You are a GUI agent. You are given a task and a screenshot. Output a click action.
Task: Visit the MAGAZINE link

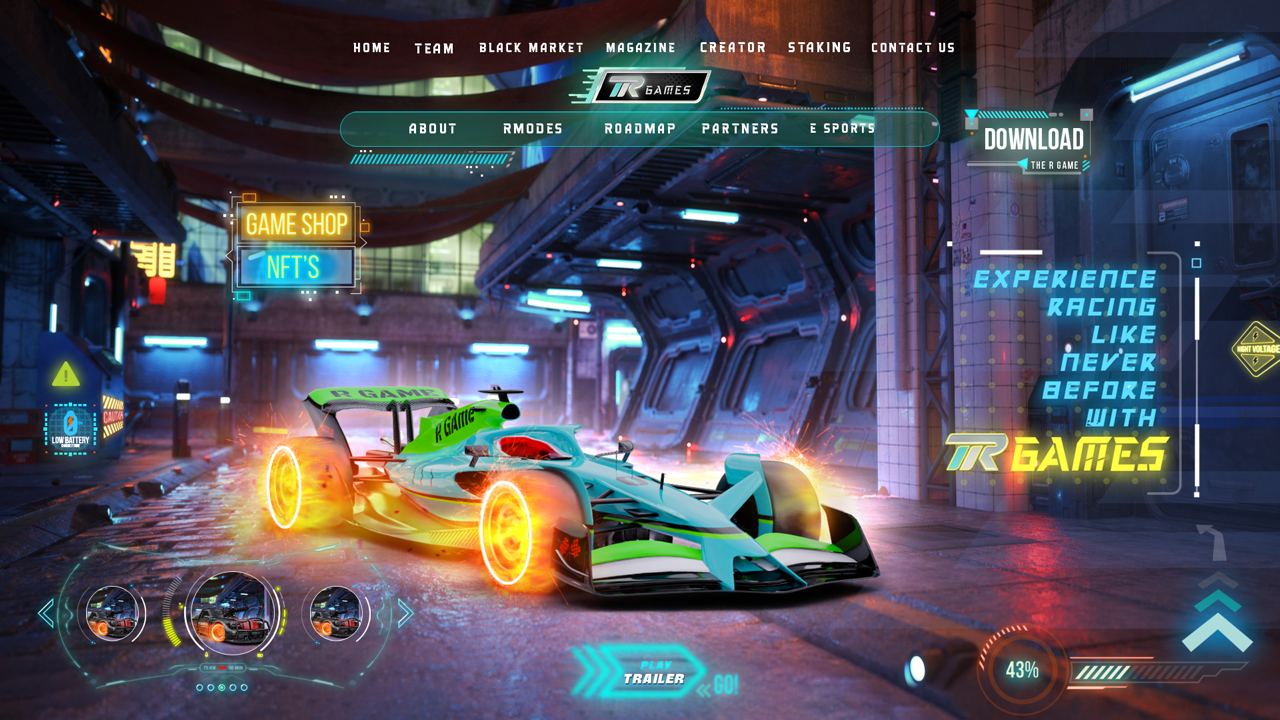pos(640,47)
